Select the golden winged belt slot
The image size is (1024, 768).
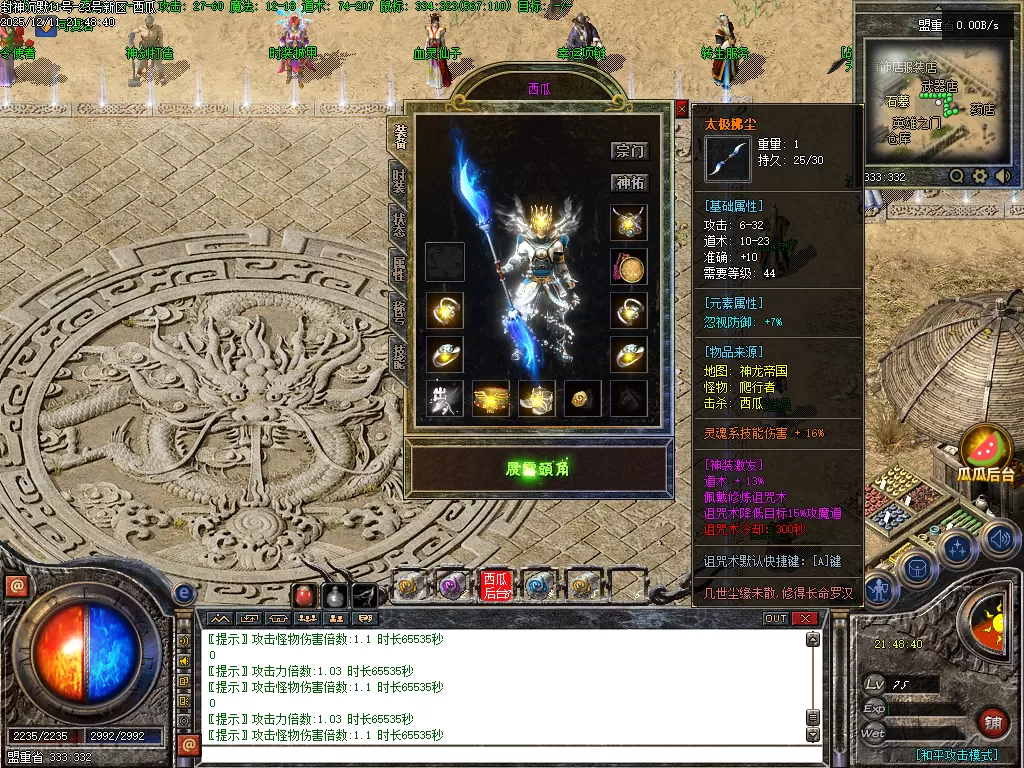(491, 398)
